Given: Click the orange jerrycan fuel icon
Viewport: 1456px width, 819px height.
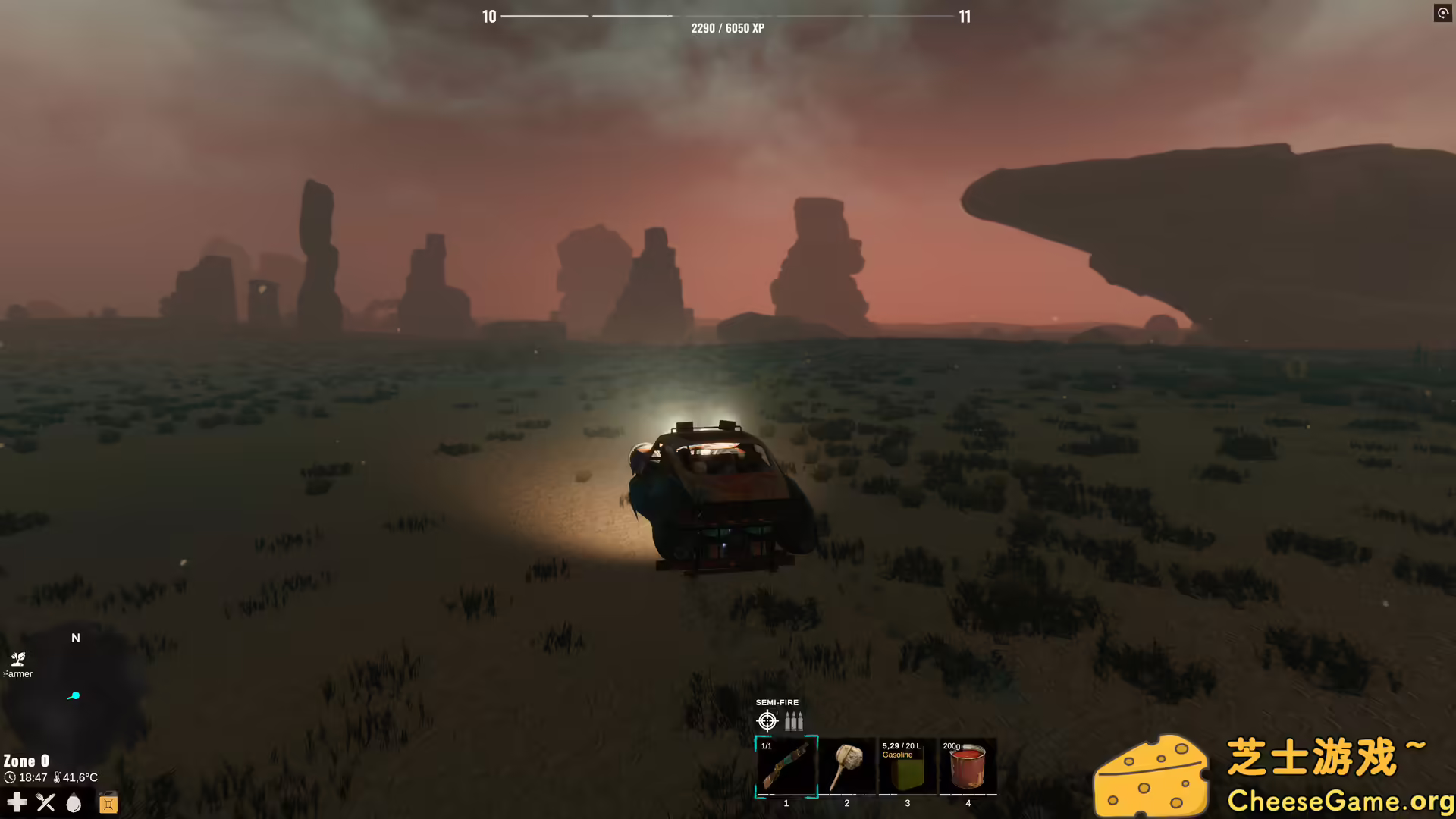Looking at the screenshot, I should (x=108, y=802).
